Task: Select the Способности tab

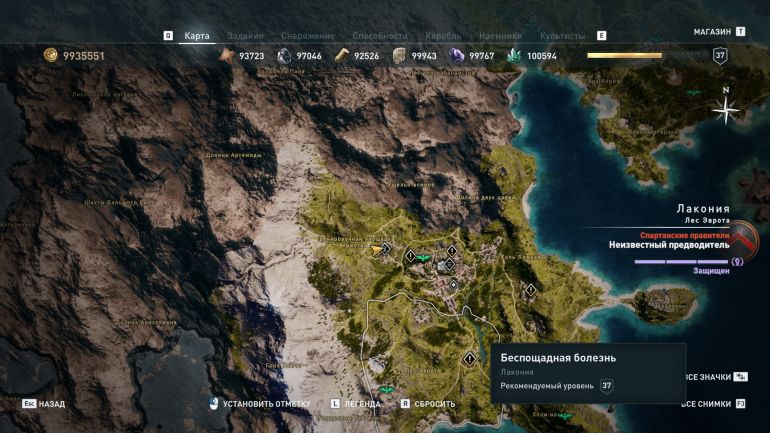Action: [380, 36]
